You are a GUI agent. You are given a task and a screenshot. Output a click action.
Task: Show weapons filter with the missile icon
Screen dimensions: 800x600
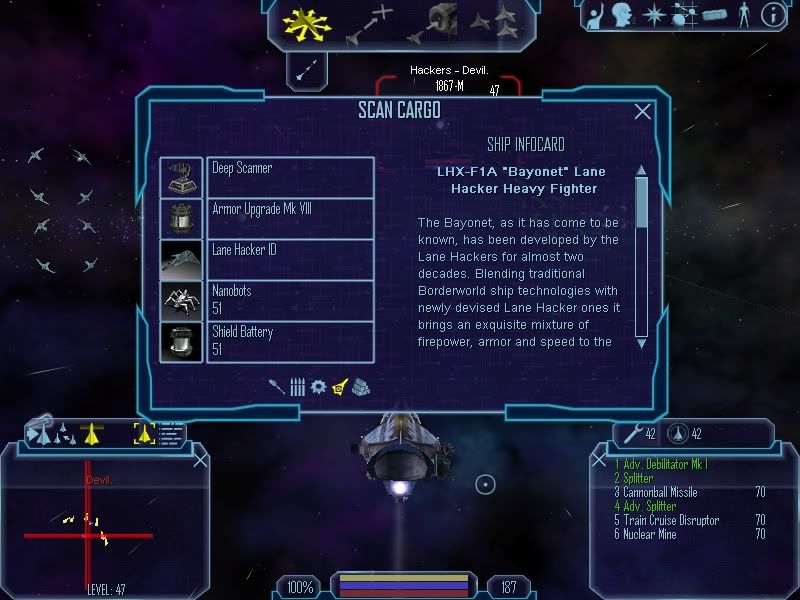[277, 386]
